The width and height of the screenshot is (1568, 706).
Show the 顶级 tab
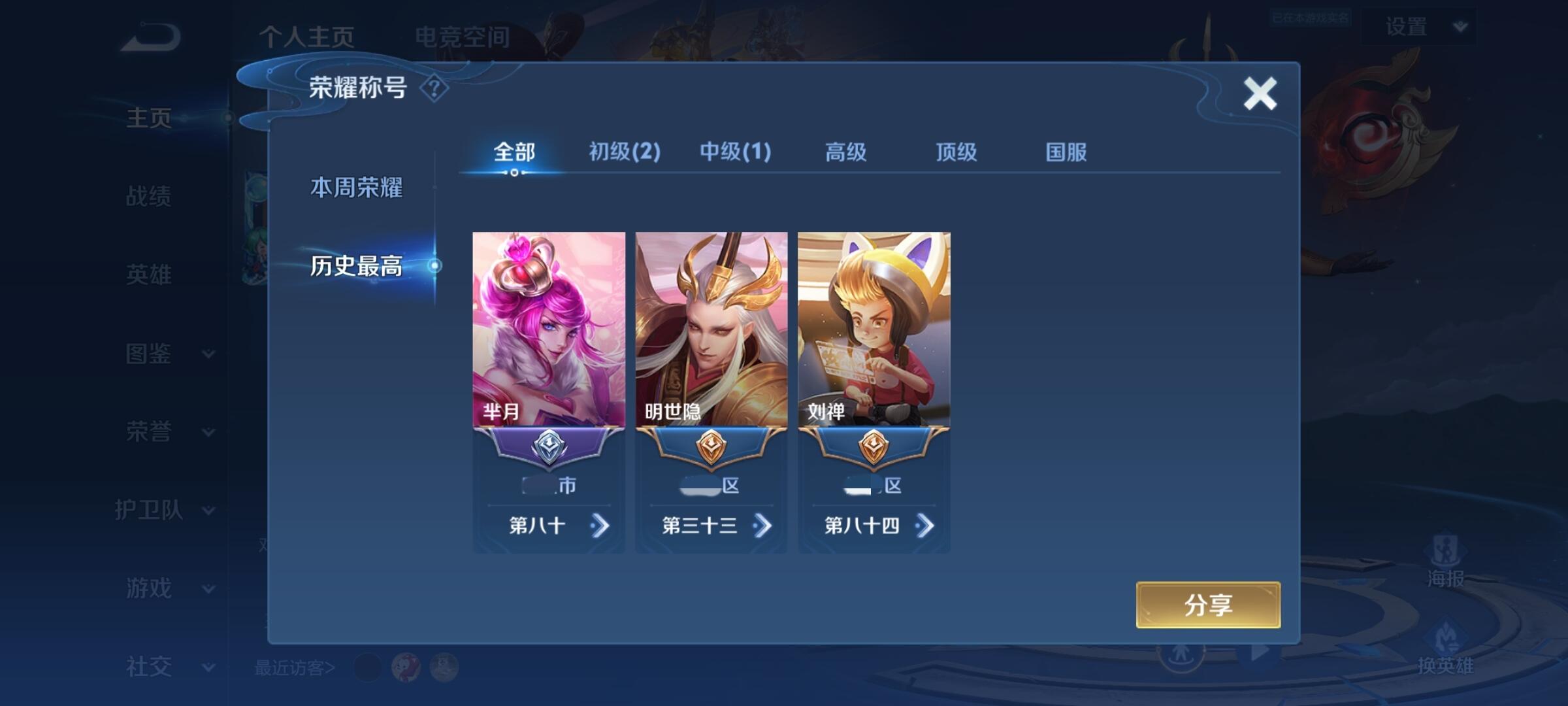pyautogui.click(x=956, y=152)
